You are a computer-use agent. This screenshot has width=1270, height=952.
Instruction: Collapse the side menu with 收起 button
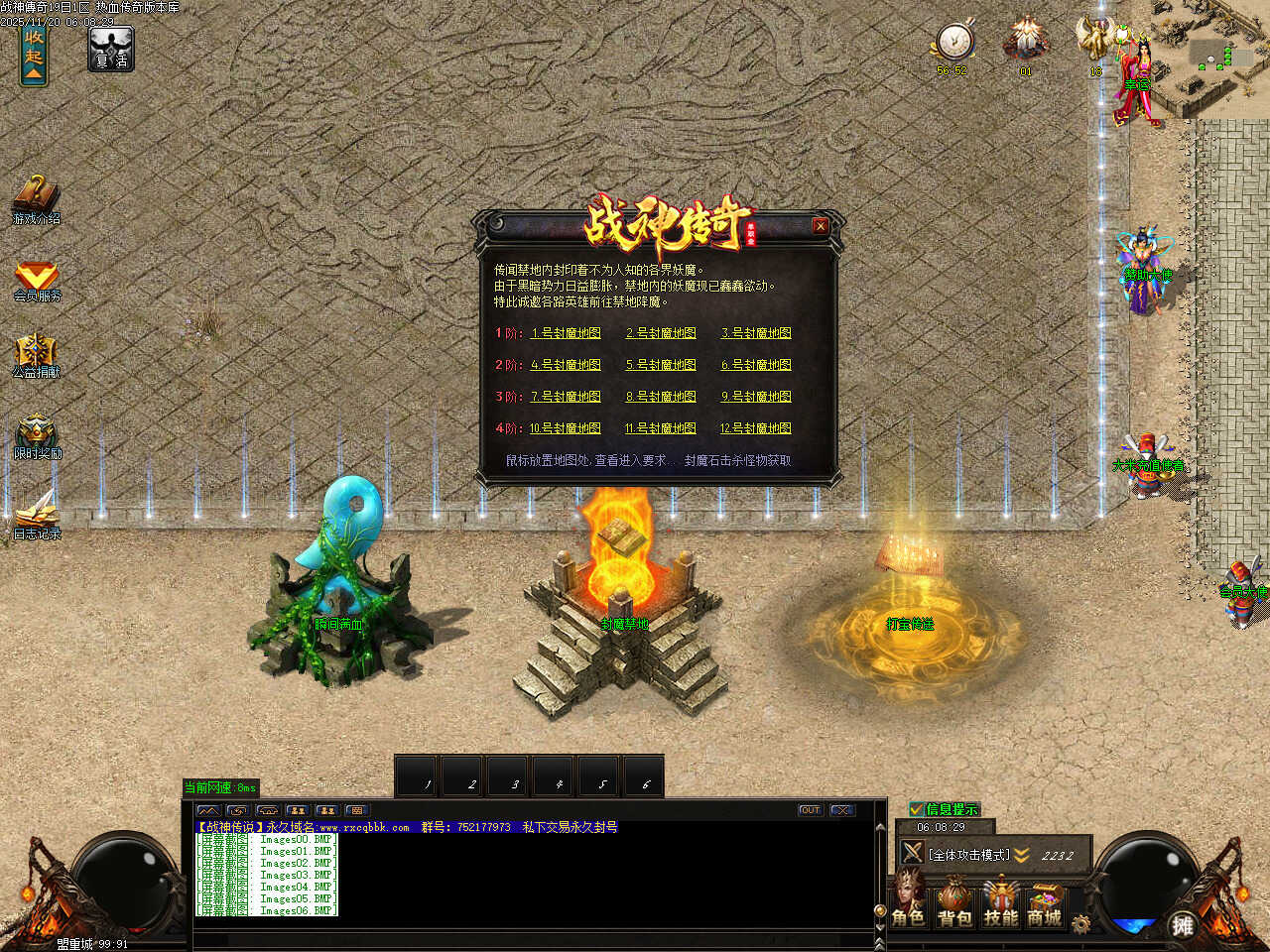coord(34,56)
